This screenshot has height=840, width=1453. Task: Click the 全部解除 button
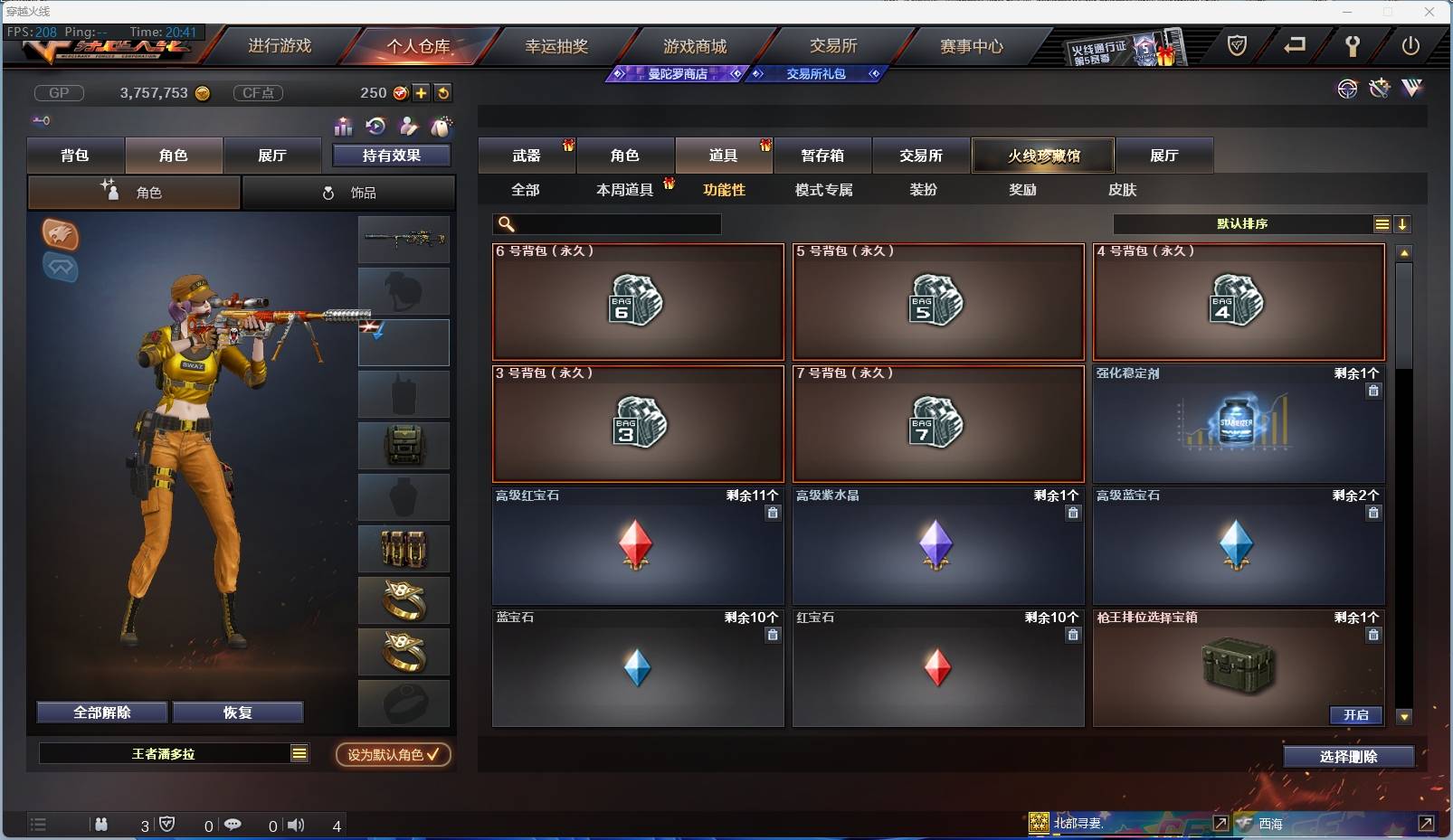[100, 712]
